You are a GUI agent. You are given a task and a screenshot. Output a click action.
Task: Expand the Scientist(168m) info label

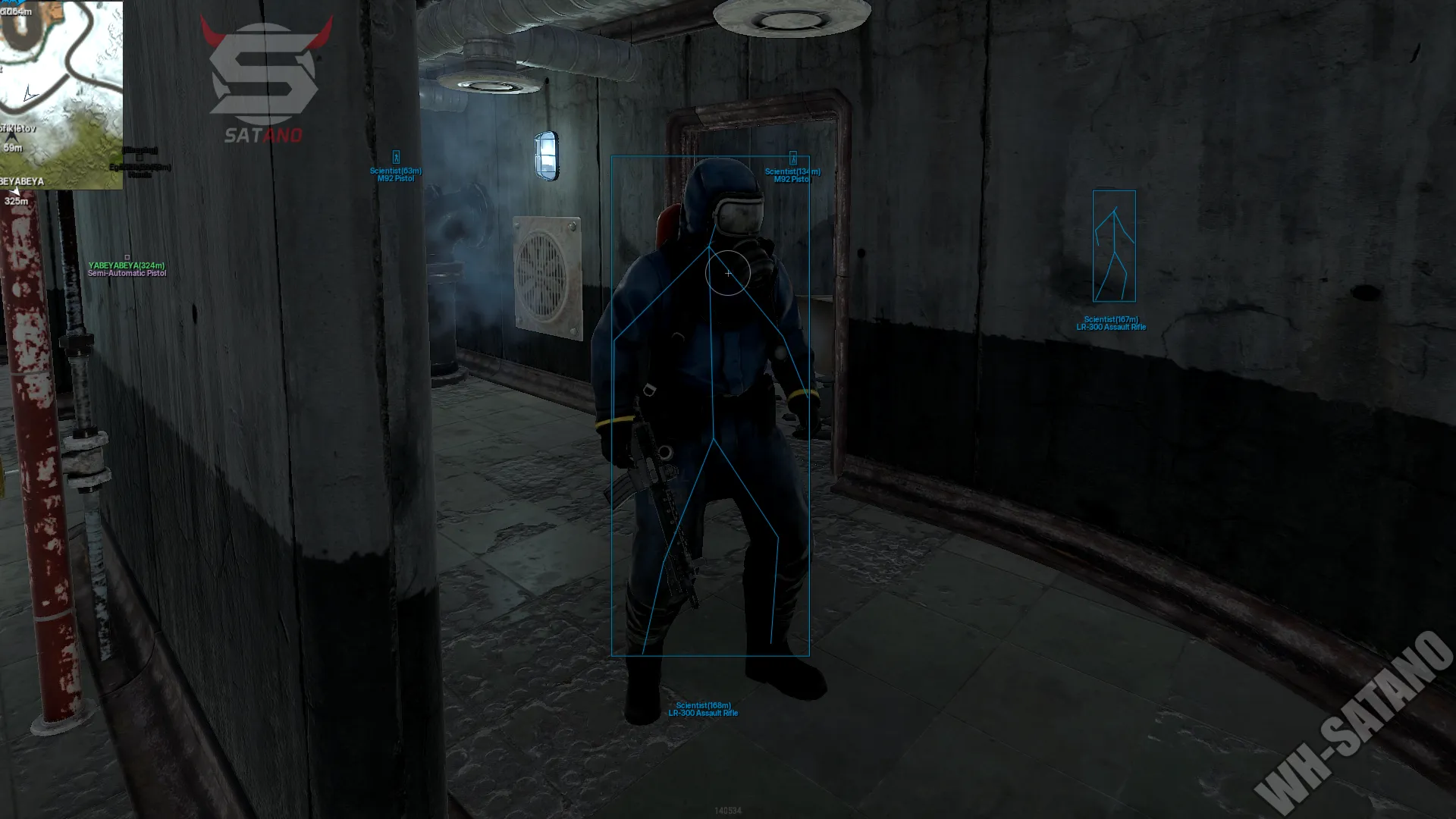704,705
